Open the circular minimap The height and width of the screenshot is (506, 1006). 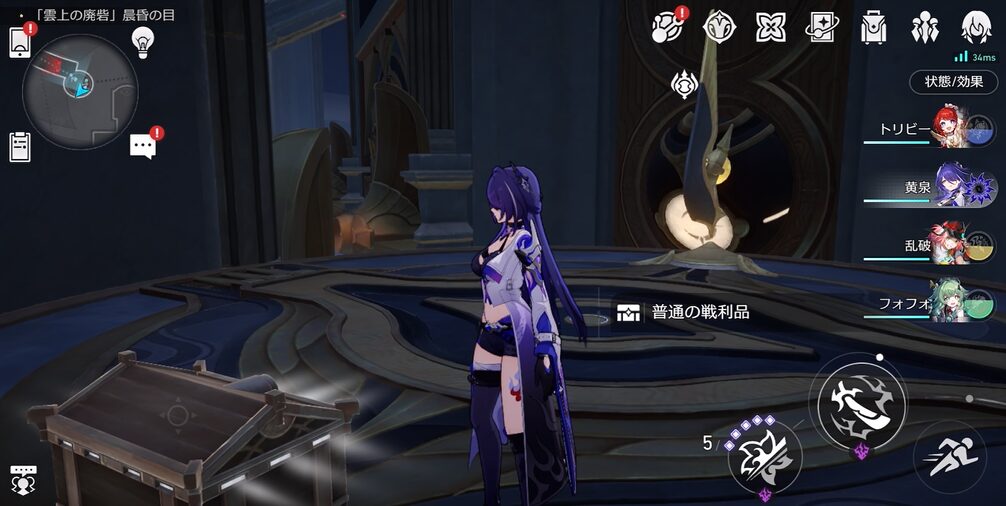pyautogui.click(x=79, y=92)
